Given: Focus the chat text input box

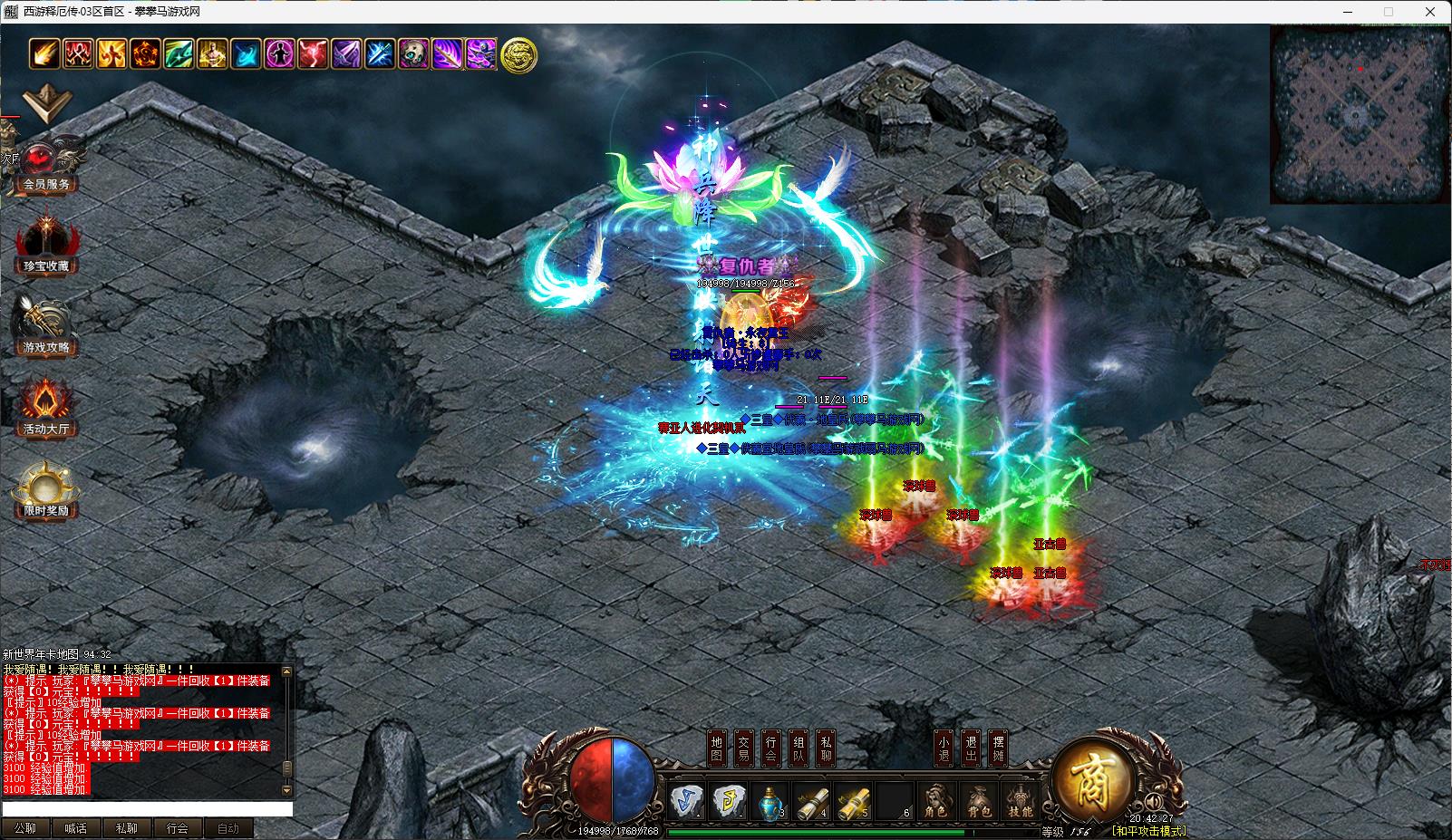Looking at the screenshot, I should [x=147, y=809].
